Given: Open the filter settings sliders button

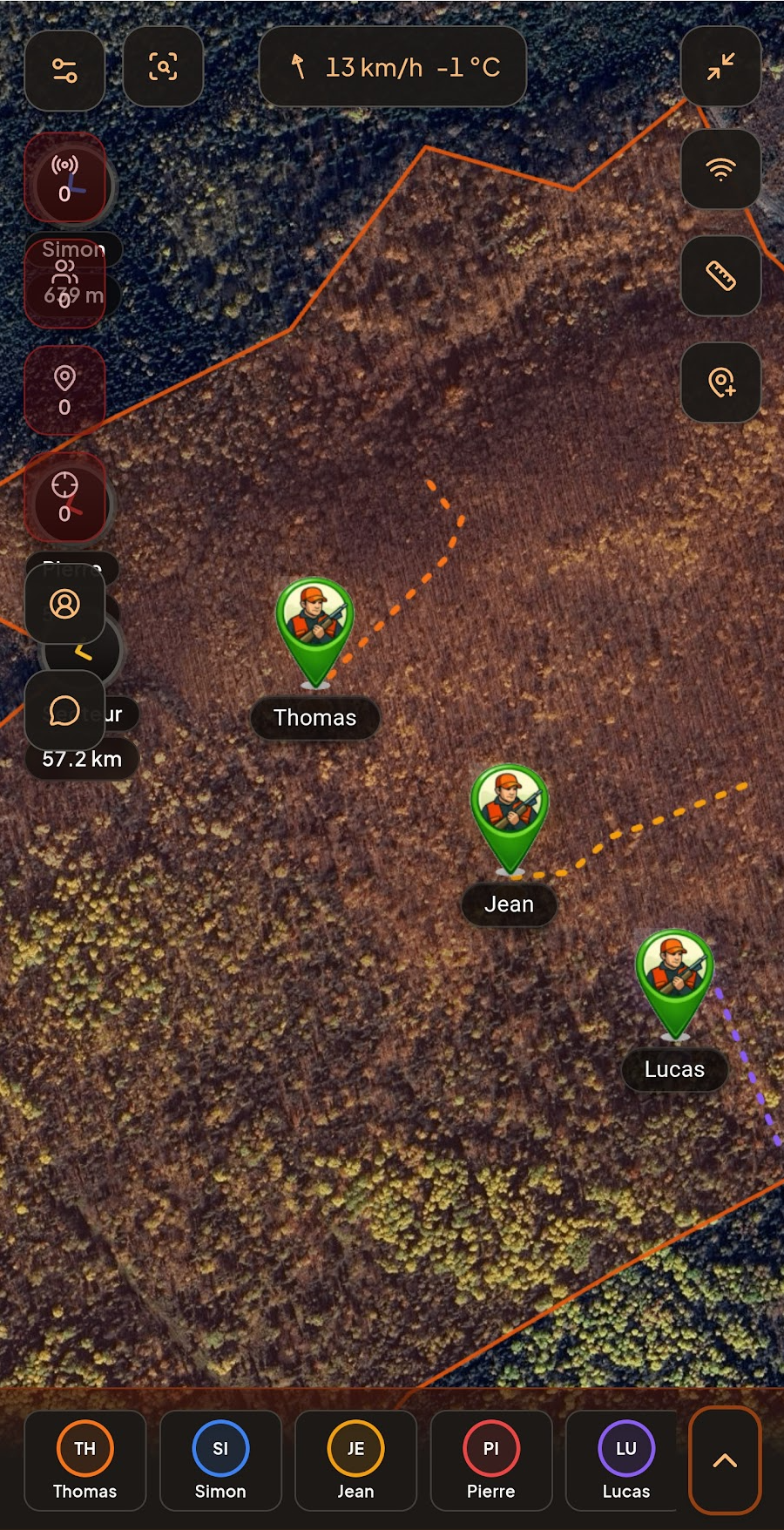Looking at the screenshot, I should (65, 70).
